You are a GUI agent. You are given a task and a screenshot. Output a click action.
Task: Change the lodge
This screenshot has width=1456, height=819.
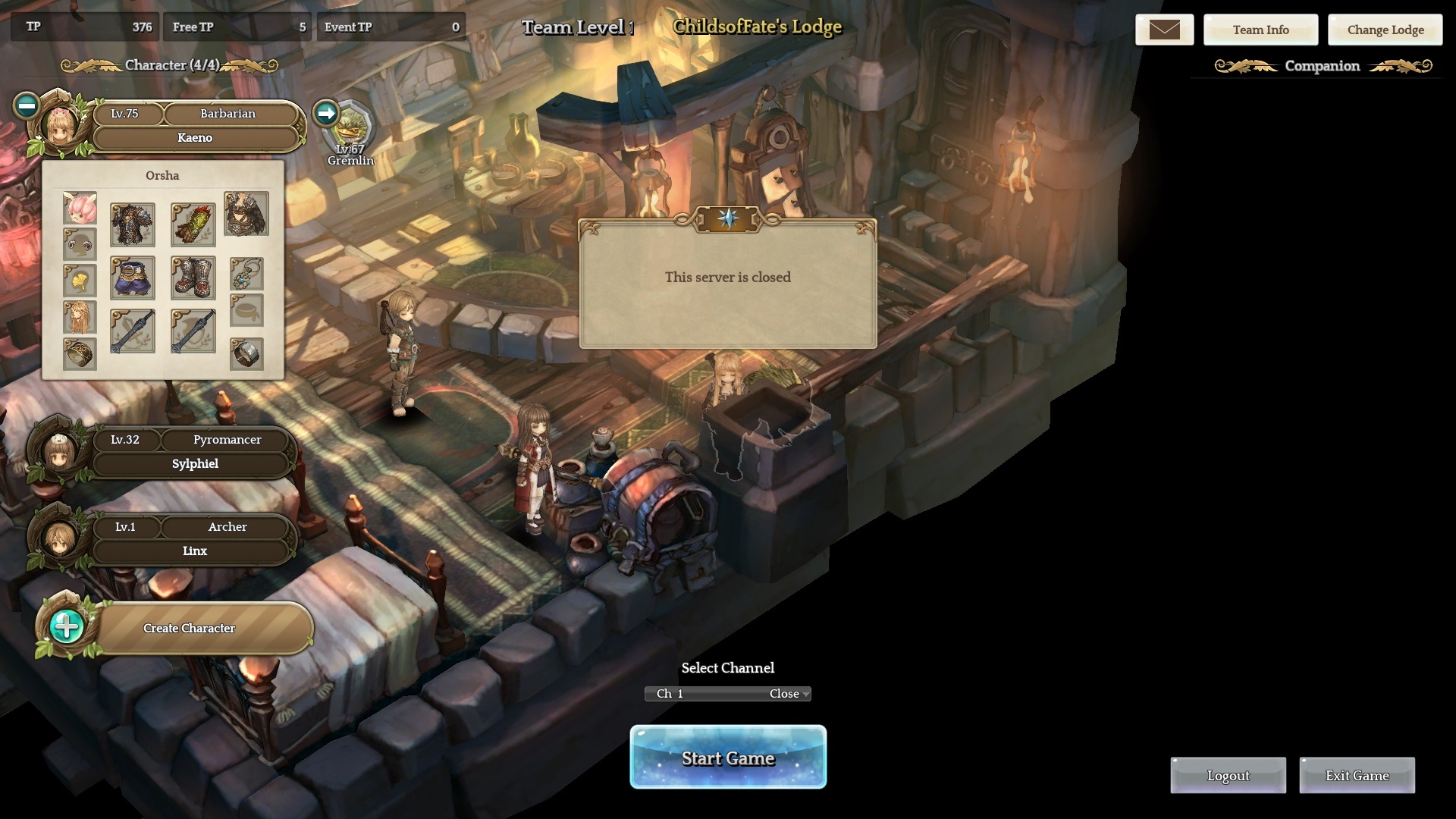1385,30
